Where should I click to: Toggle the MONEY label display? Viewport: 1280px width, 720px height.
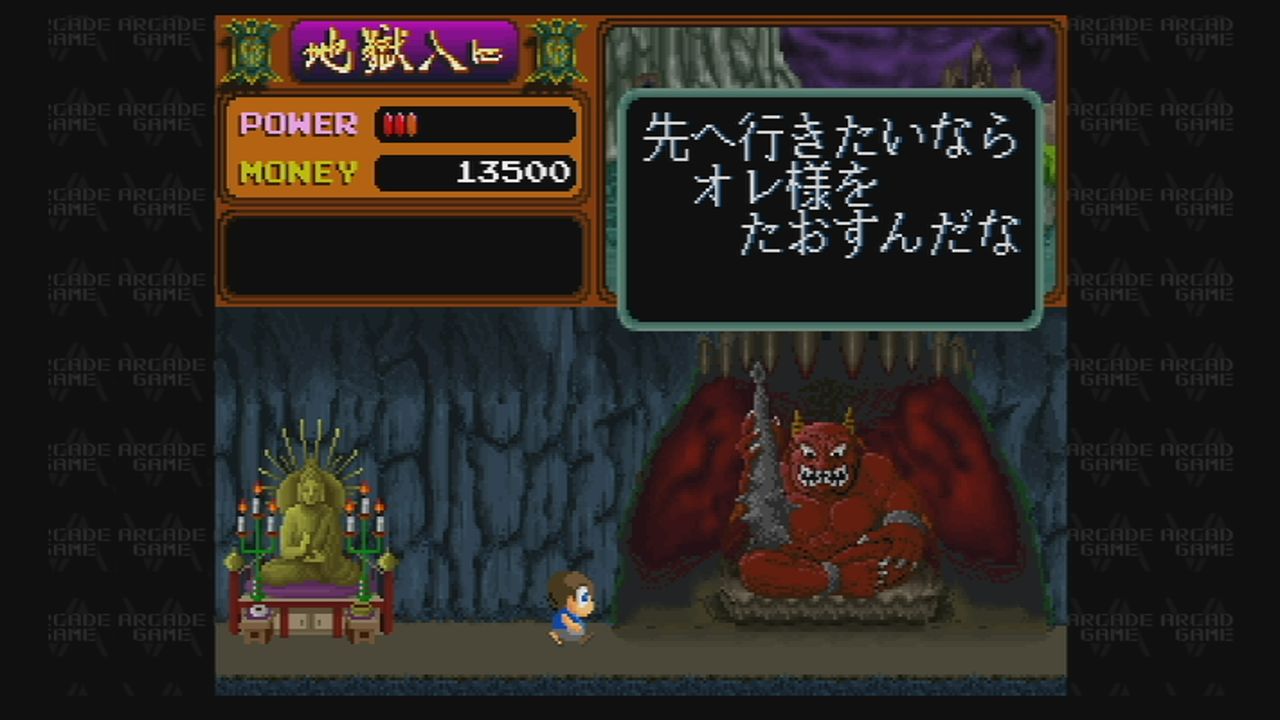[x=296, y=173]
